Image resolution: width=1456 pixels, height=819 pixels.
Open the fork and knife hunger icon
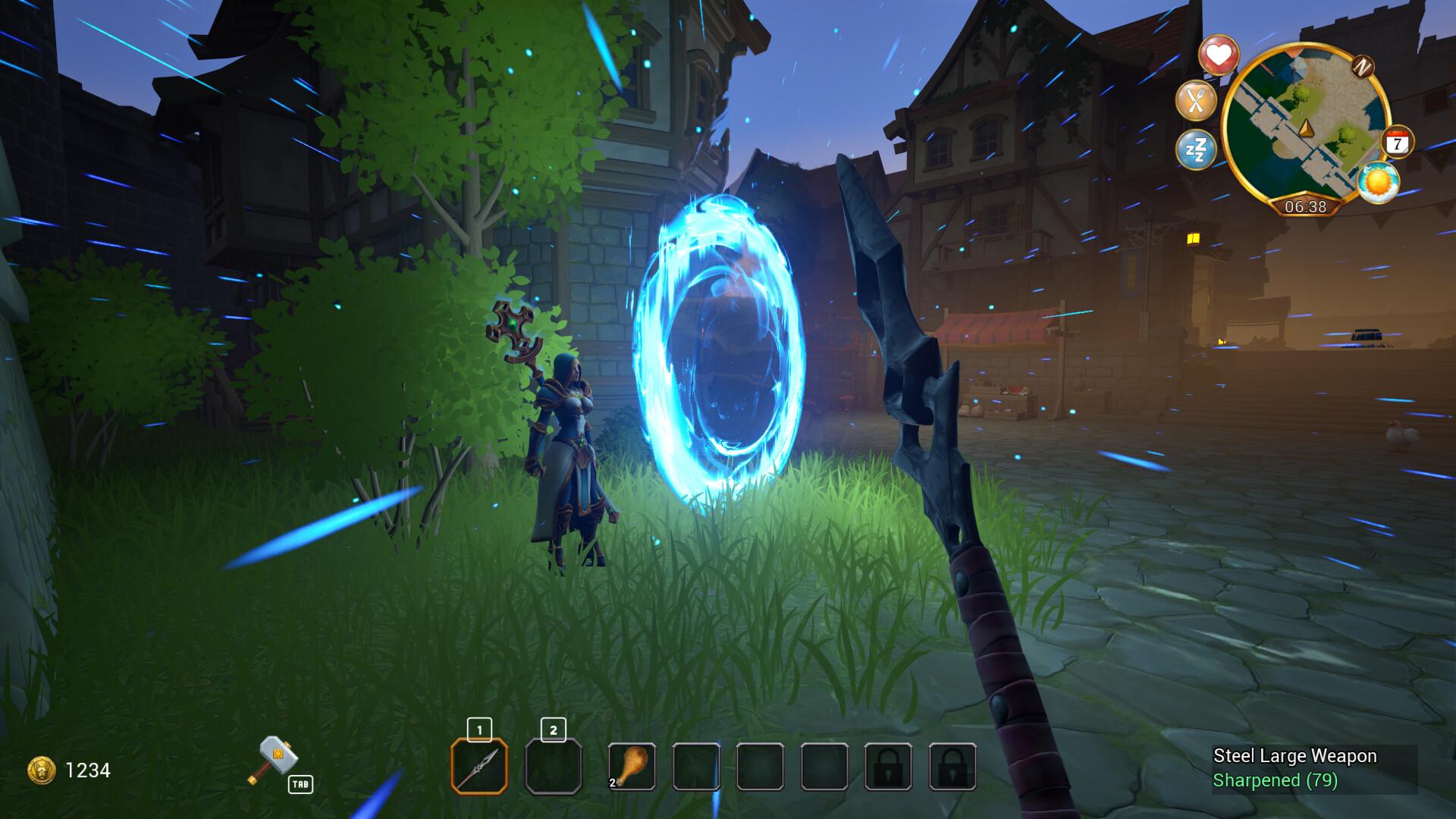[x=1196, y=101]
